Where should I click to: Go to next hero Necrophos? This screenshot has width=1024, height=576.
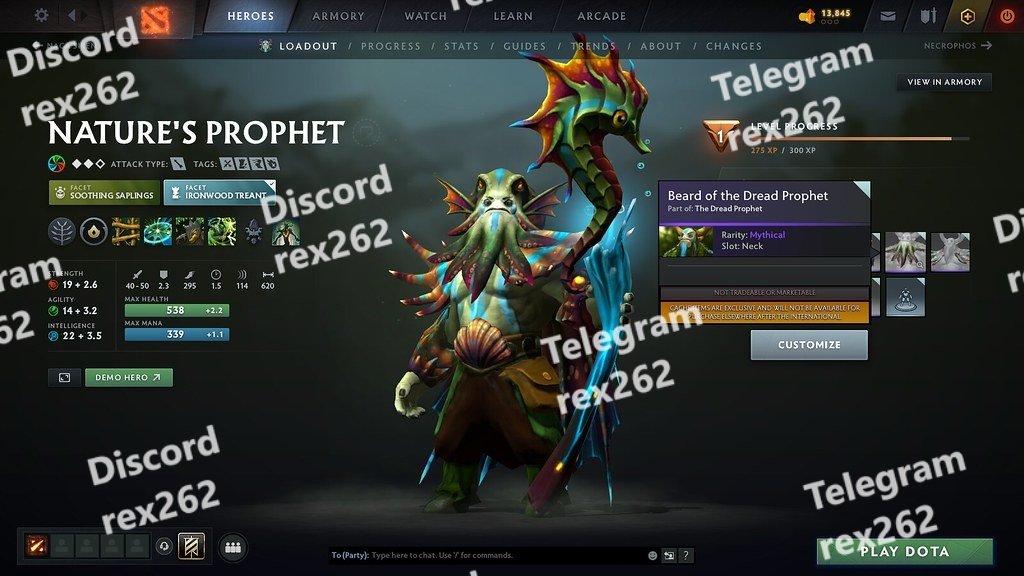point(958,46)
